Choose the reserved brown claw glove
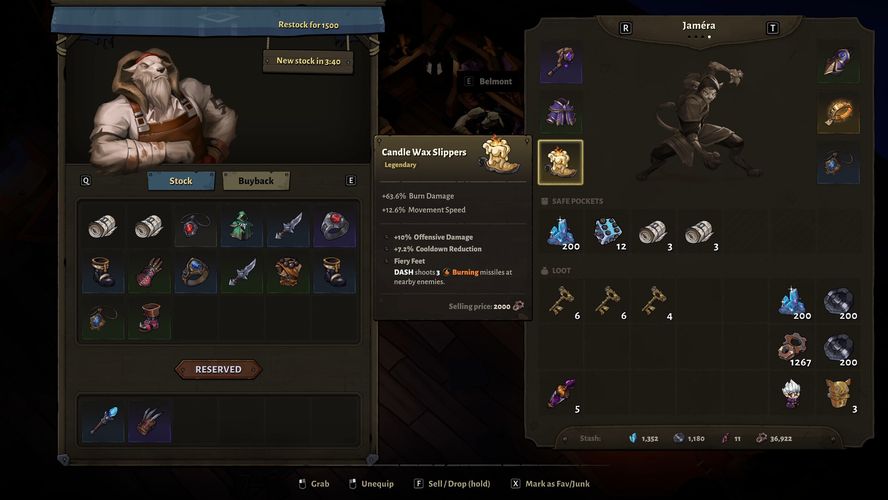 coord(148,421)
